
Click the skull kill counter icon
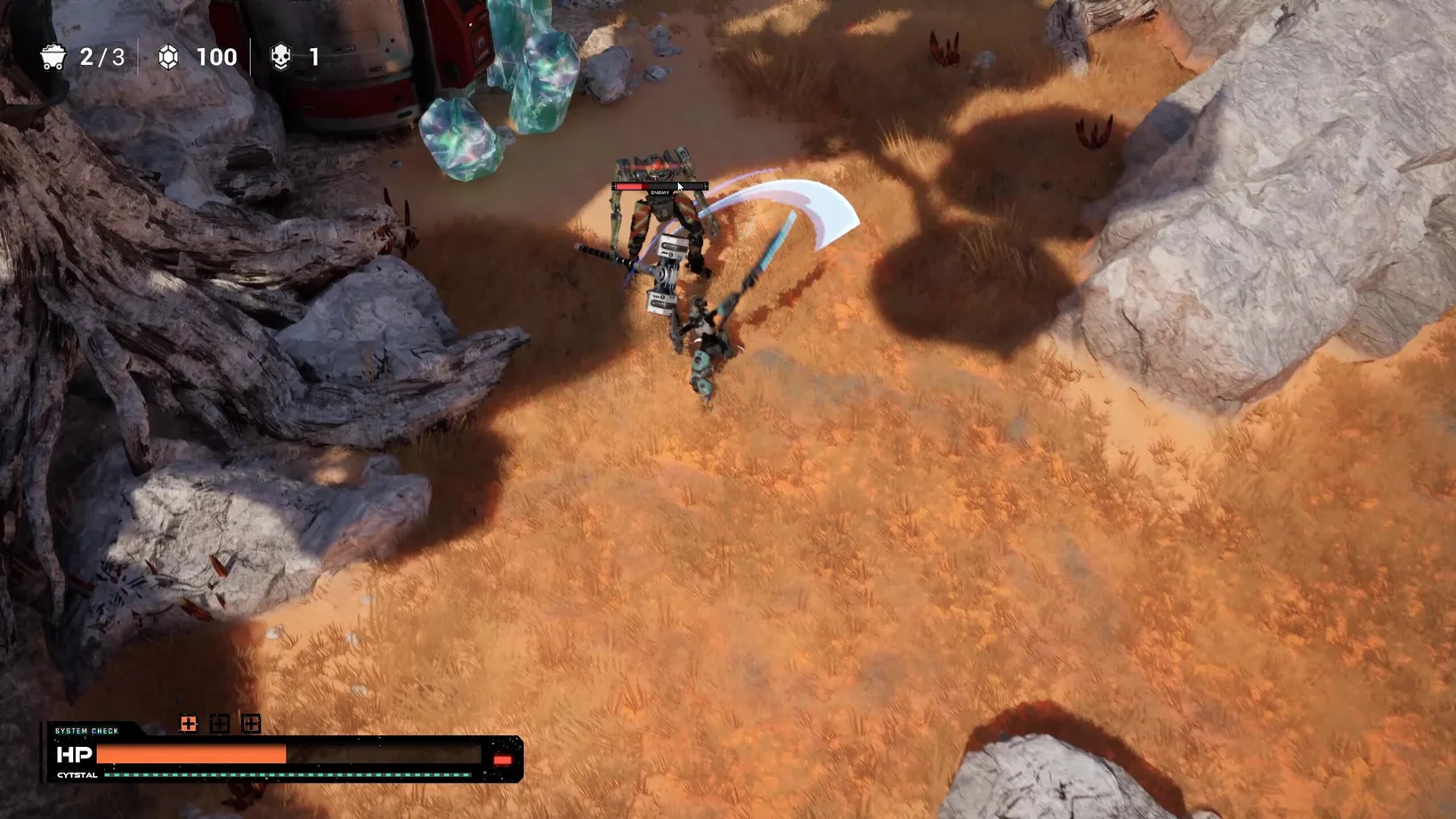point(280,57)
